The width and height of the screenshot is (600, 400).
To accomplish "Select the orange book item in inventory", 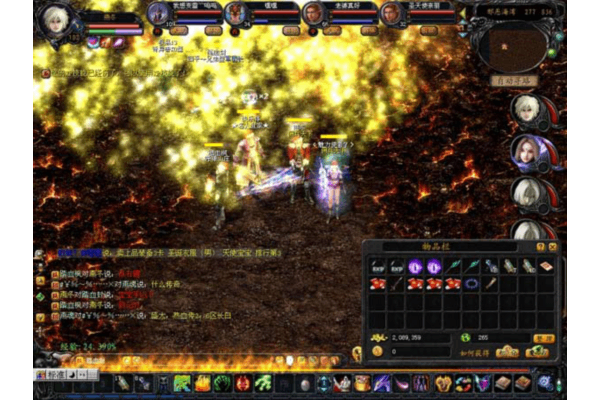I will coord(545,266).
